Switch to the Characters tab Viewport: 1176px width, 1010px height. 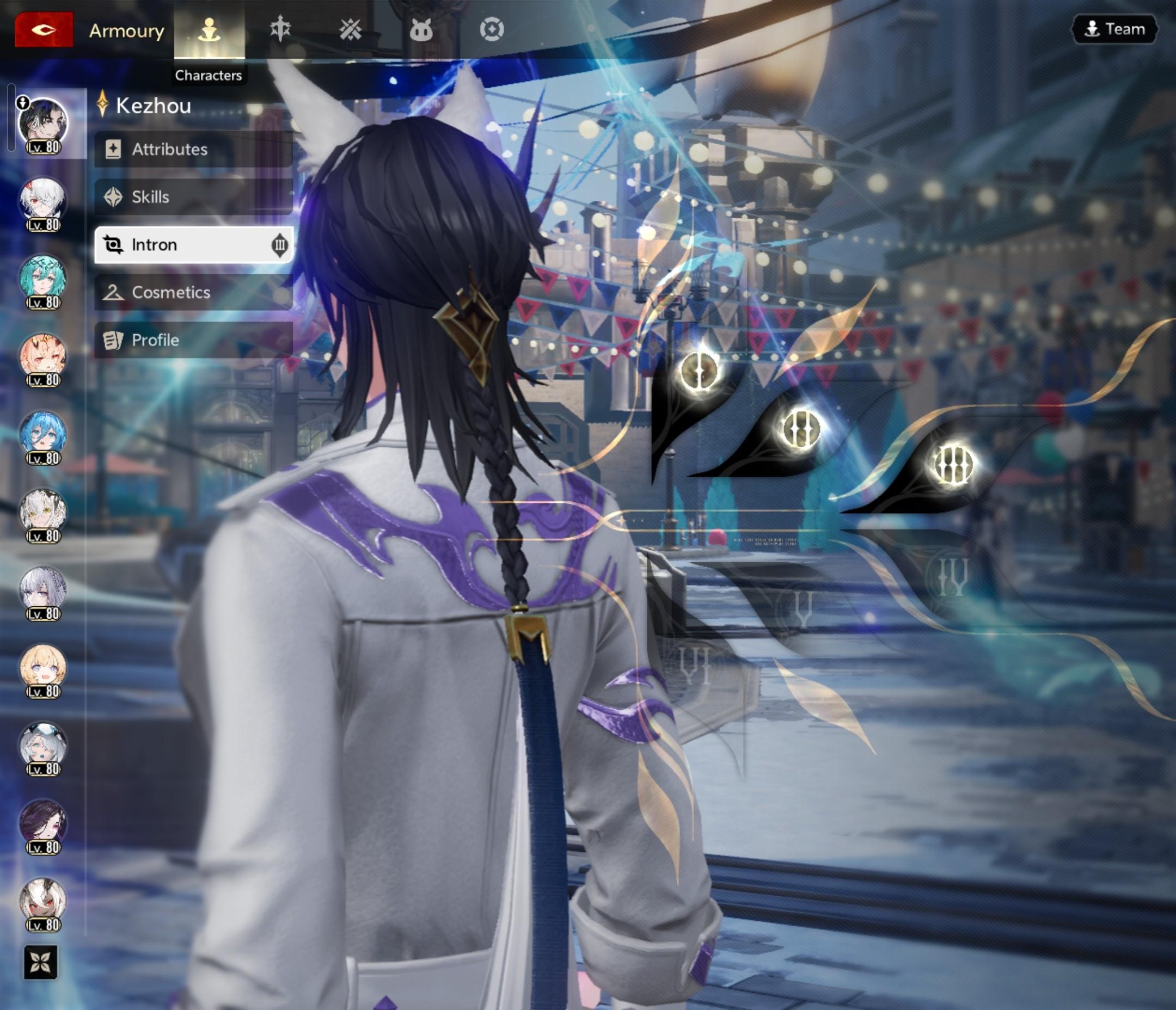pyautogui.click(x=209, y=29)
